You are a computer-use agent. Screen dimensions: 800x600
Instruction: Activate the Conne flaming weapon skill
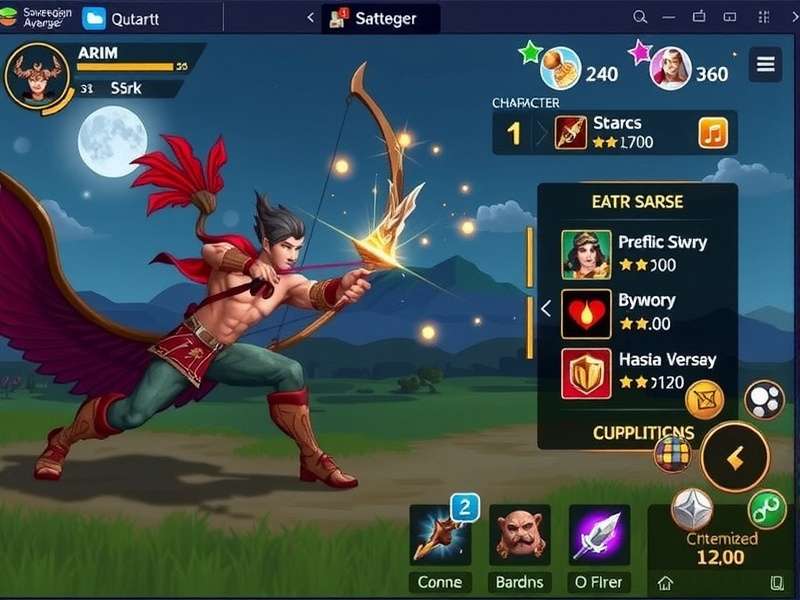[x=440, y=535]
